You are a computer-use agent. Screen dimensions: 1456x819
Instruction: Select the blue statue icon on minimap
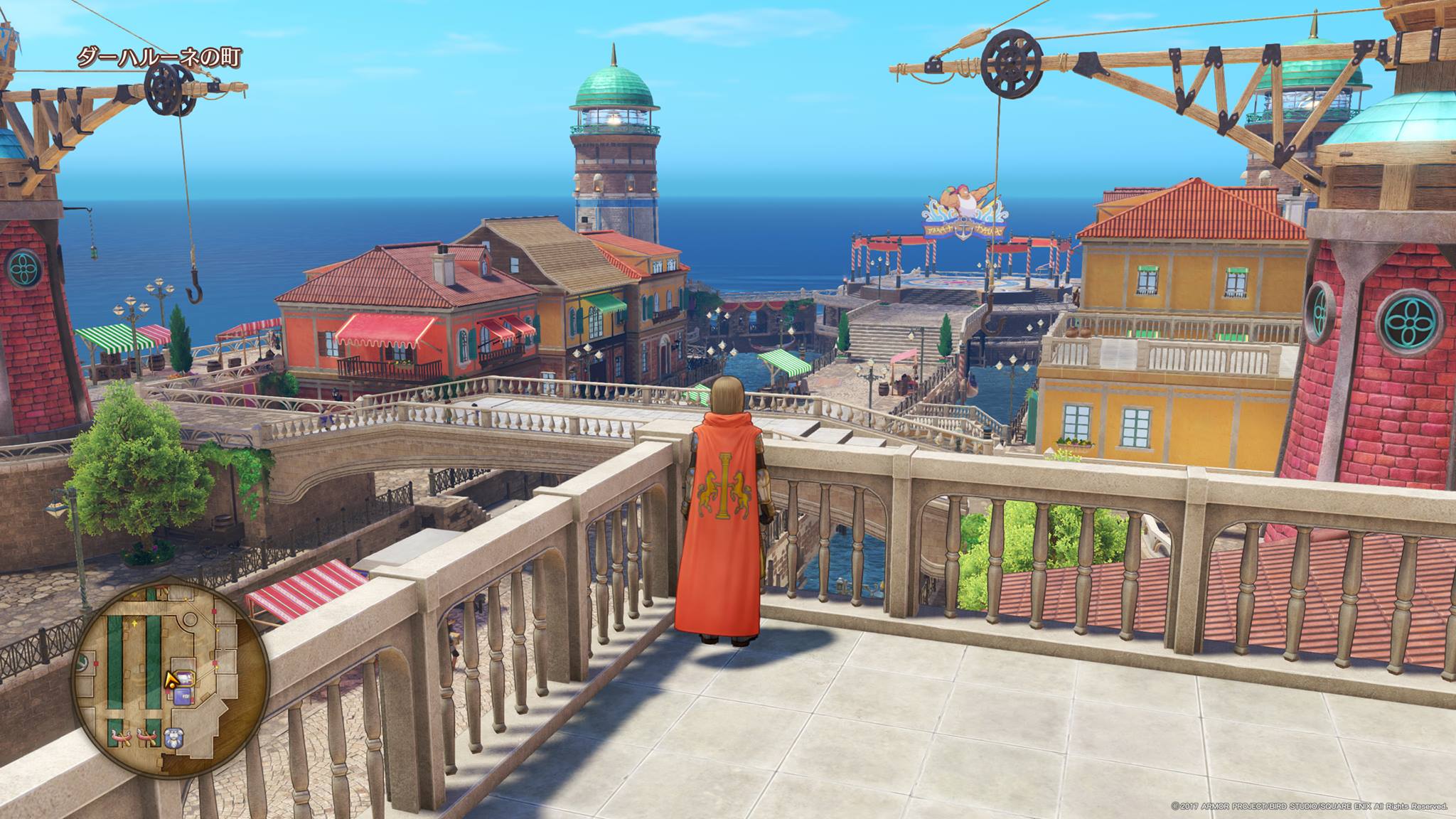tap(173, 736)
